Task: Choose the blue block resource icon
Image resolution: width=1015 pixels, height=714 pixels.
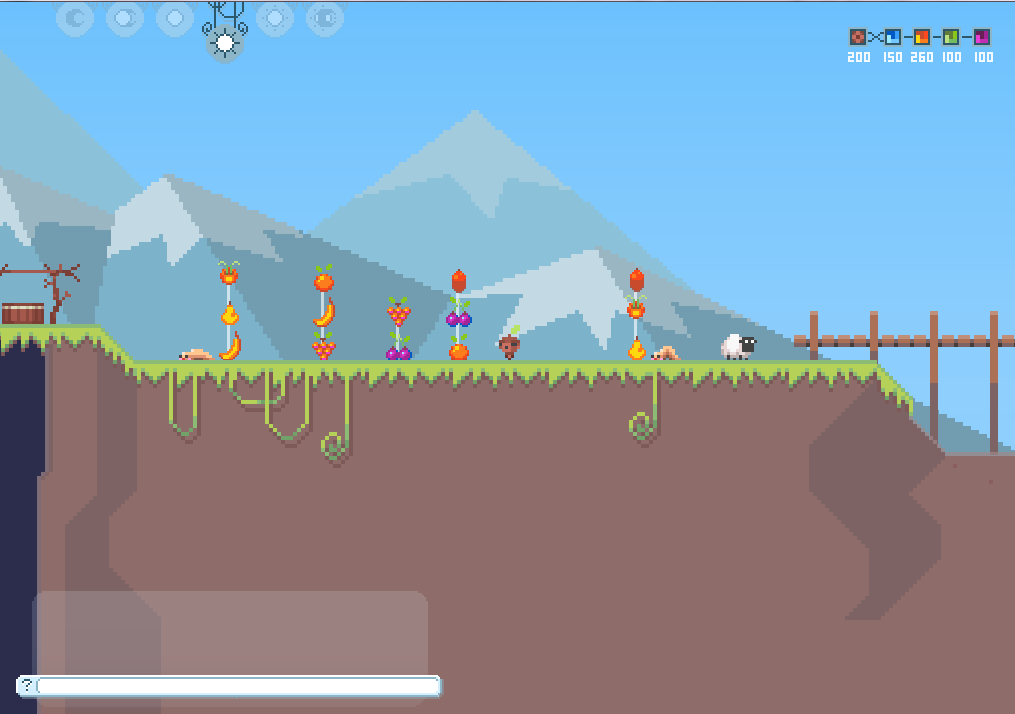Action: tap(893, 37)
